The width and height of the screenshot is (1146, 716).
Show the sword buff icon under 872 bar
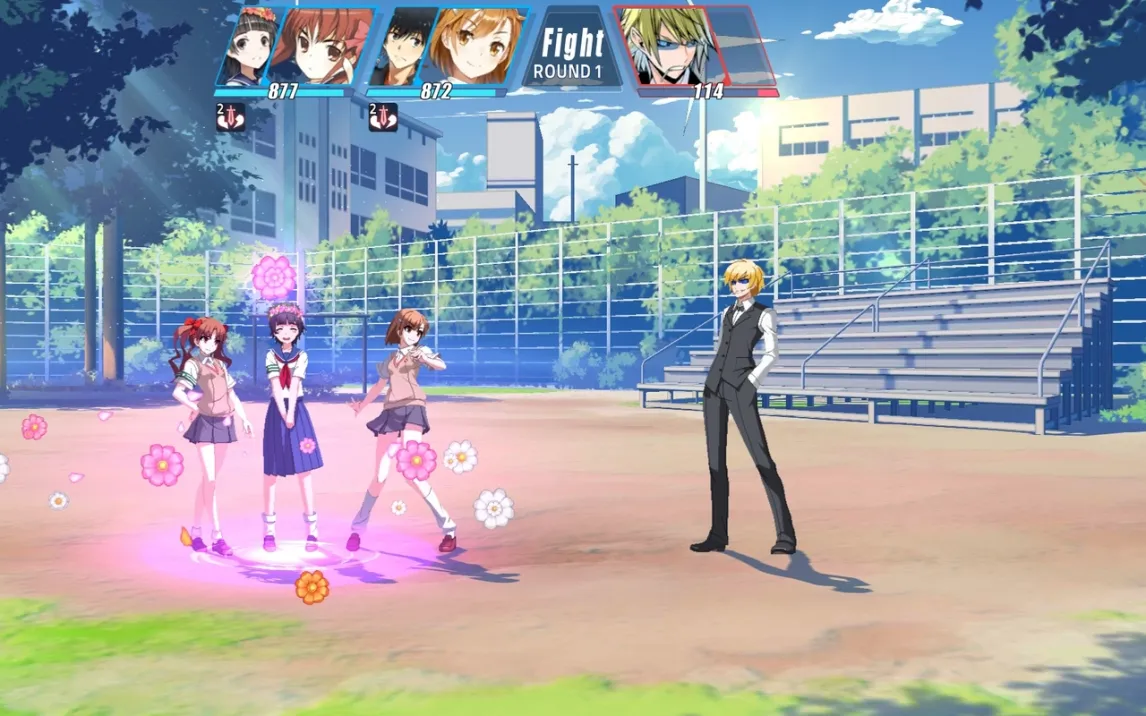pos(383,118)
